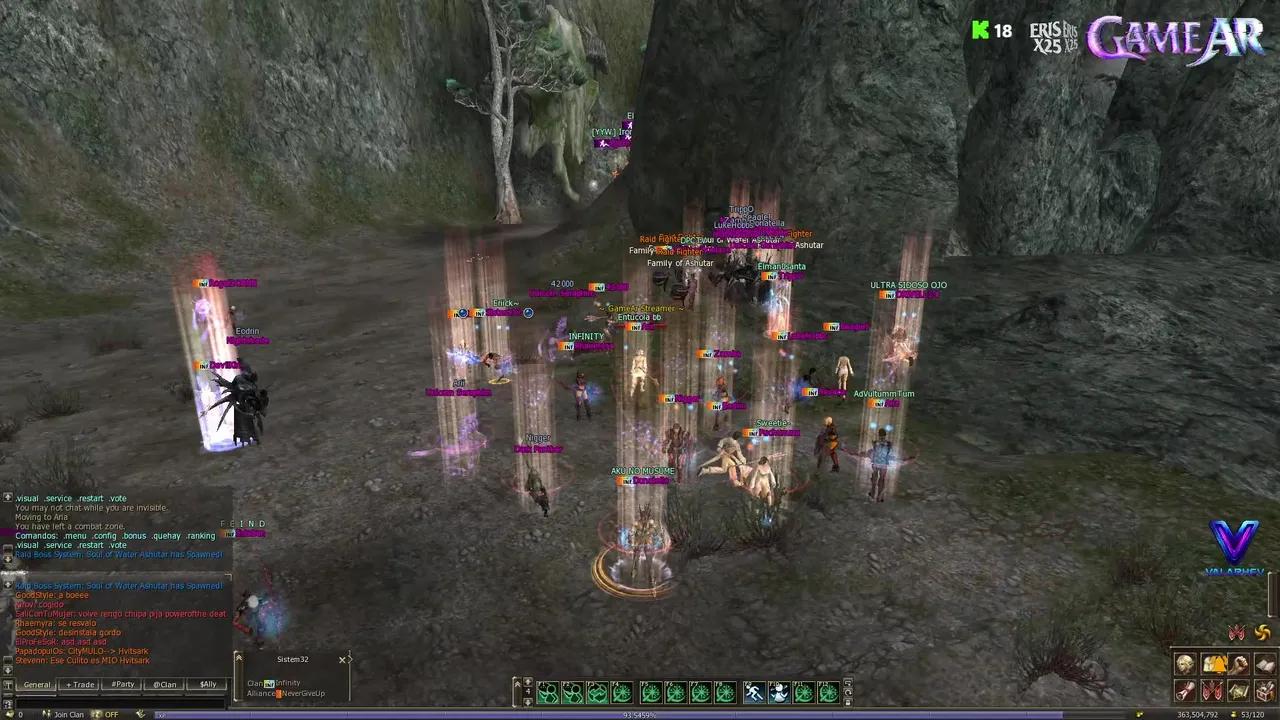Screen dimensions: 1280x720
Task: Open the +Trade chat tab
Action: [x=80, y=685]
